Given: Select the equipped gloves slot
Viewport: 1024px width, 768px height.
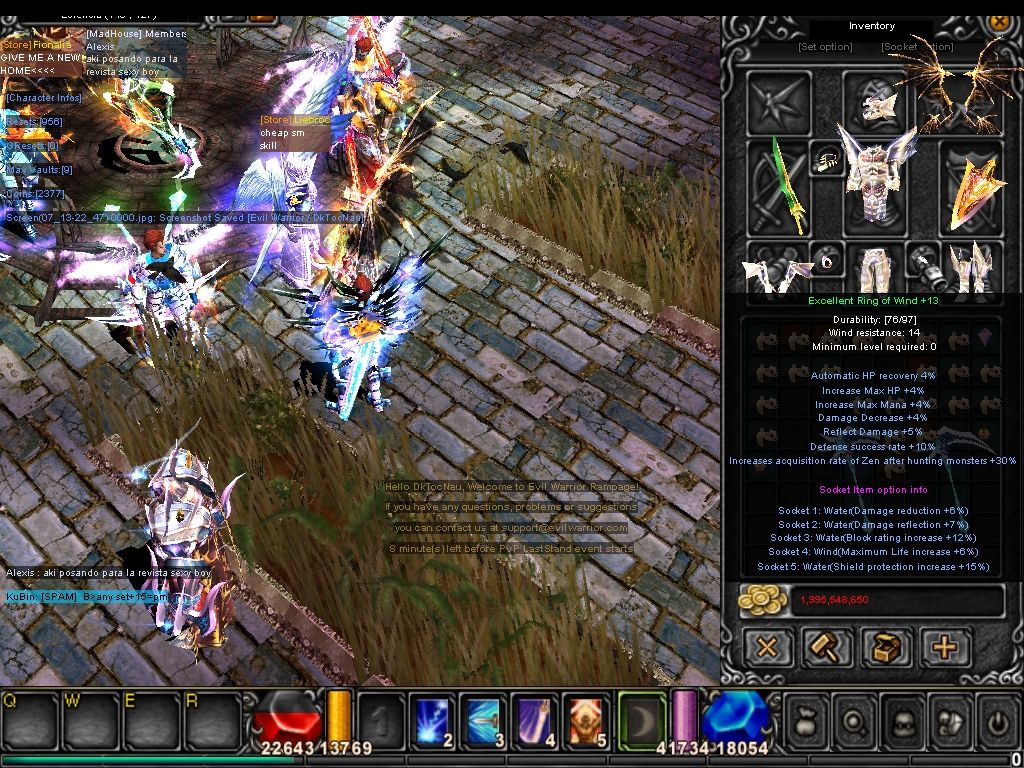Looking at the screenshot, I should pyautogui.click(x=777, y=270).
